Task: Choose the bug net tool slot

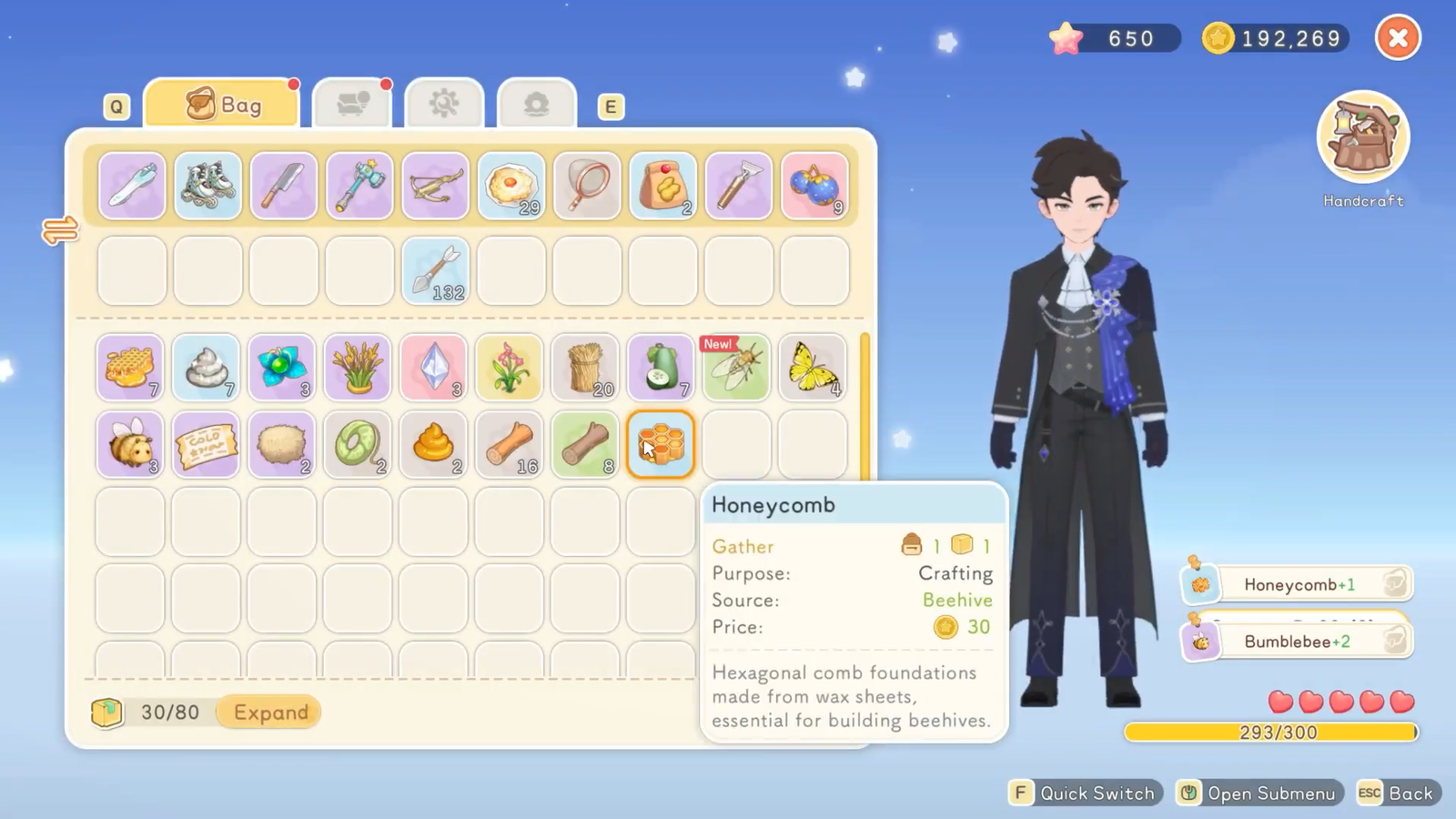Action: pos(587,186)
